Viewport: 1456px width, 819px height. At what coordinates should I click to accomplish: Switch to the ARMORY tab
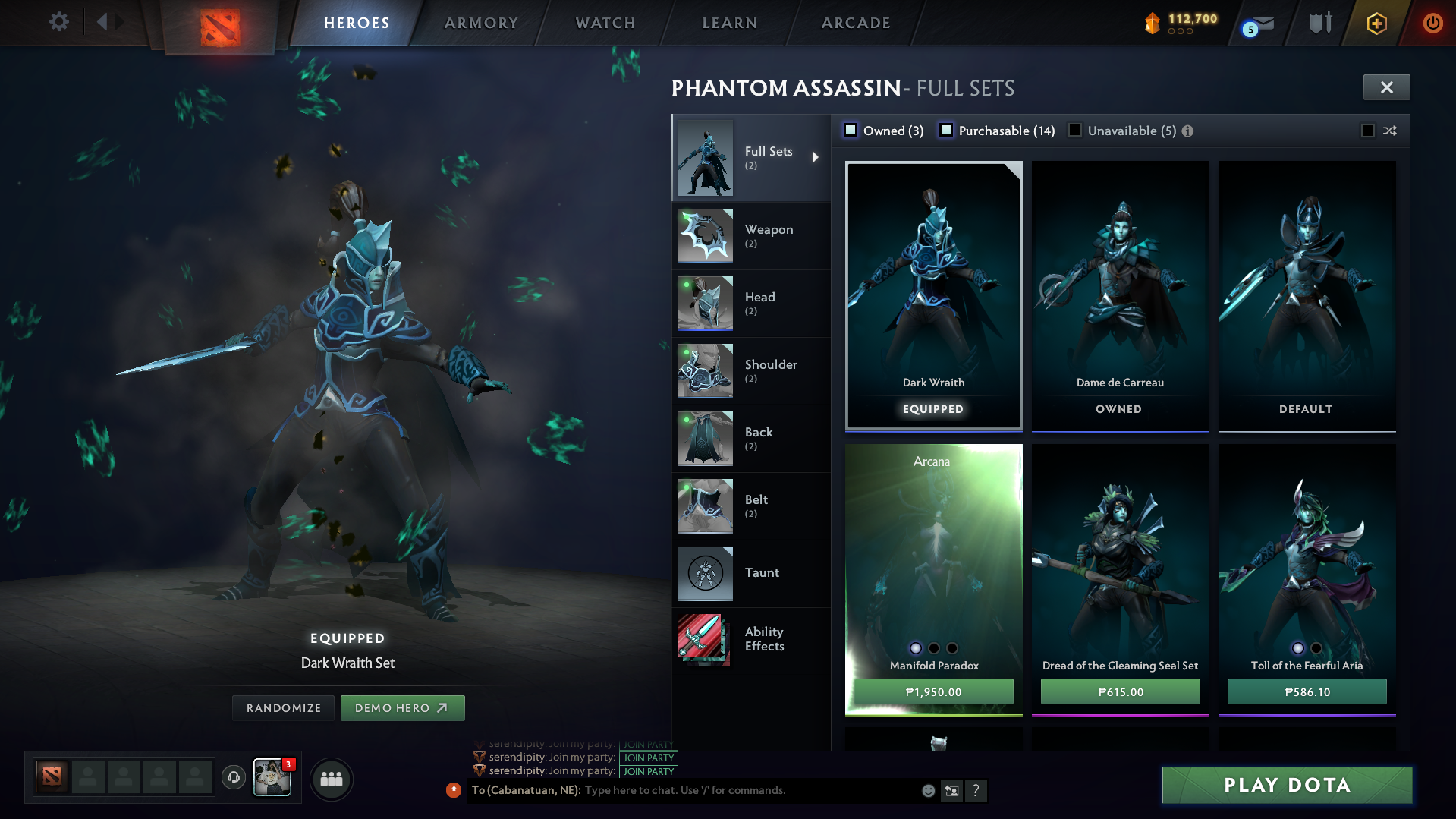480,22
